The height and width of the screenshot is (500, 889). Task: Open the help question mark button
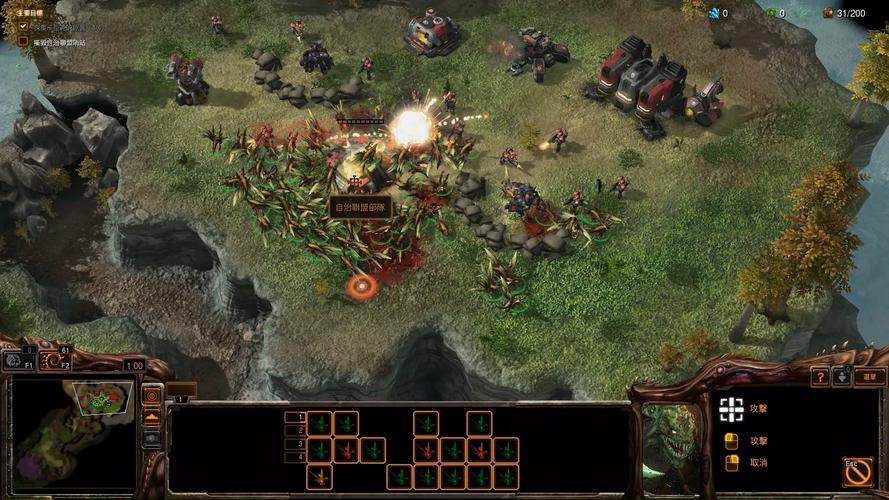pyautogui.click(x=820, y=377)
